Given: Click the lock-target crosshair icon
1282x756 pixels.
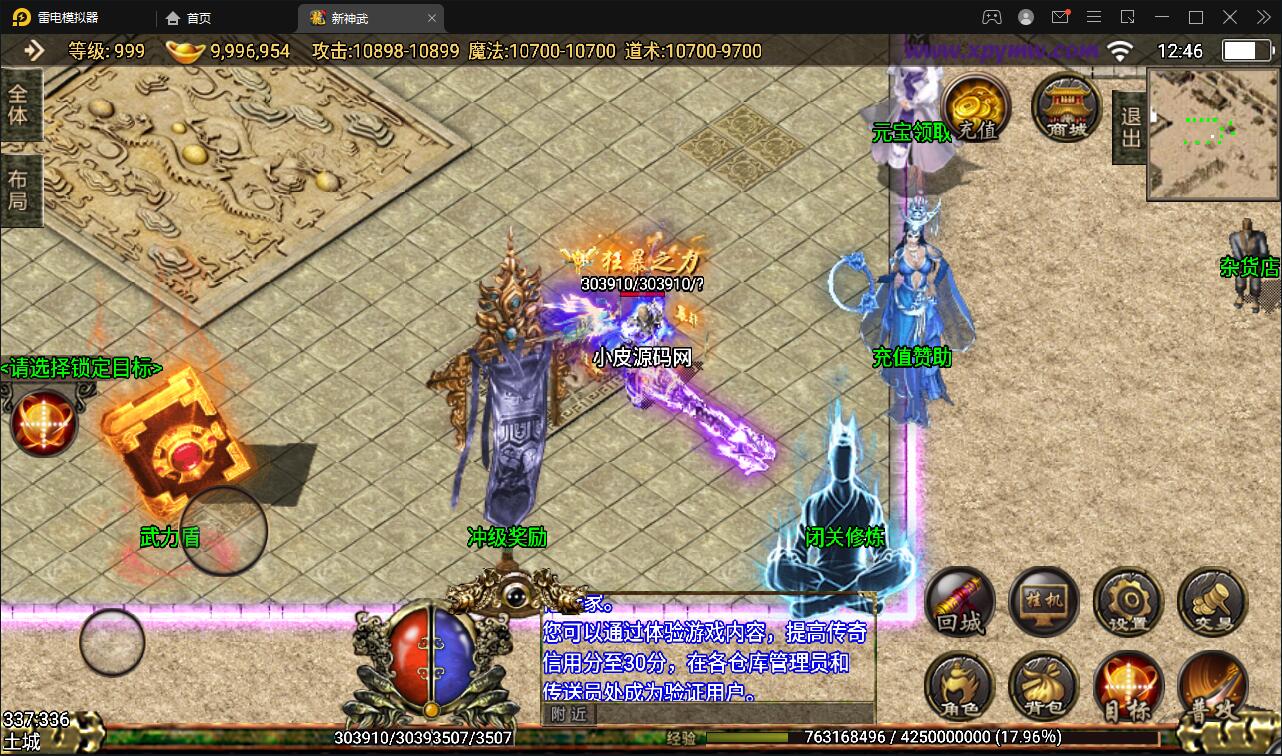Looking at the screenshot, I should point(43,423).
